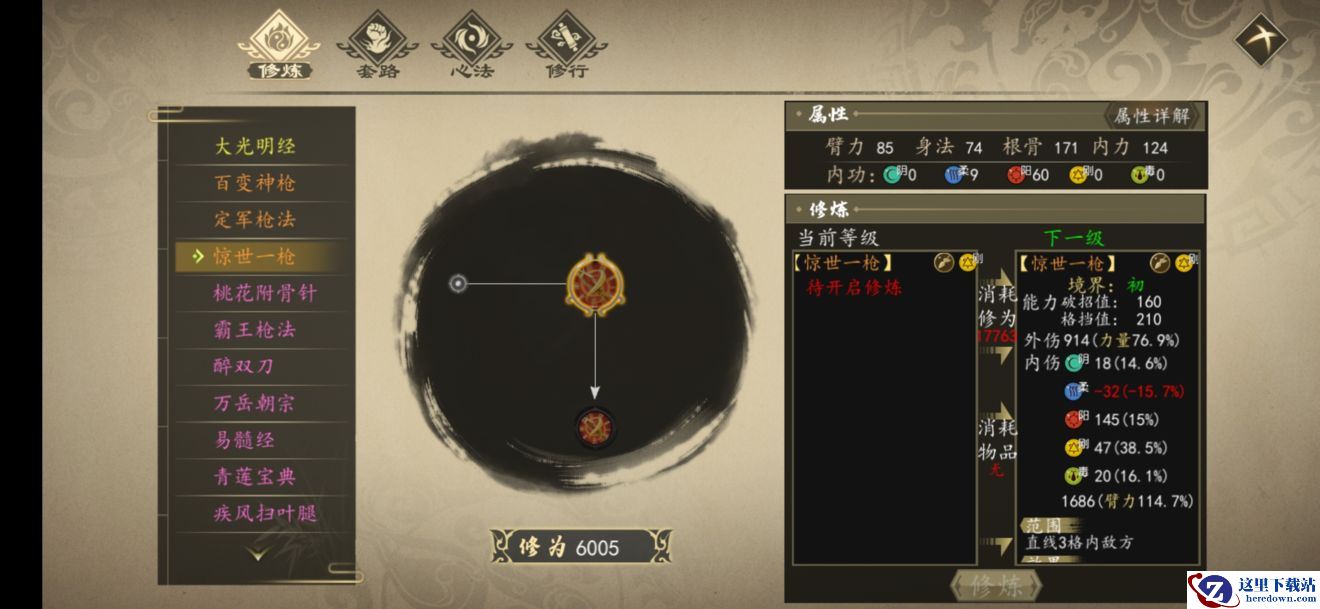
Task: Choose 百变神枪 in the list
Action: coord(256,183)
